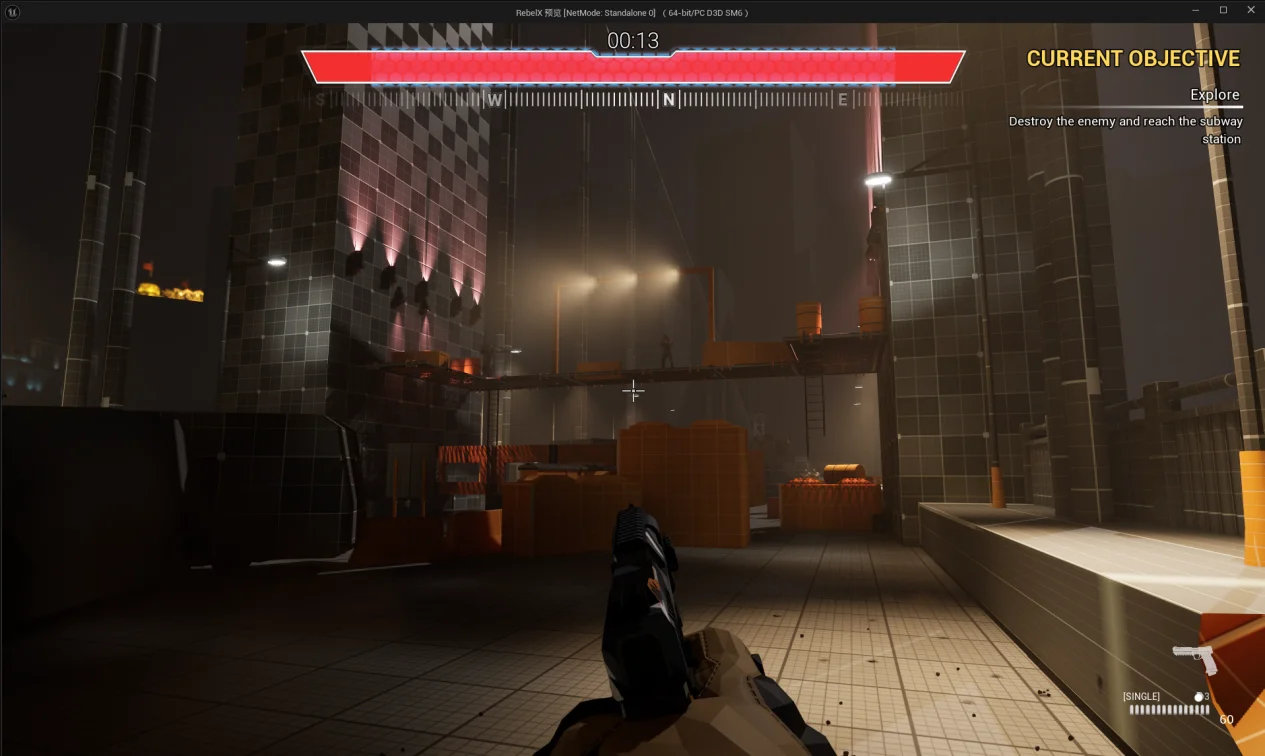
Task: Close the RebelX preview window
Action: [1249, 10]
